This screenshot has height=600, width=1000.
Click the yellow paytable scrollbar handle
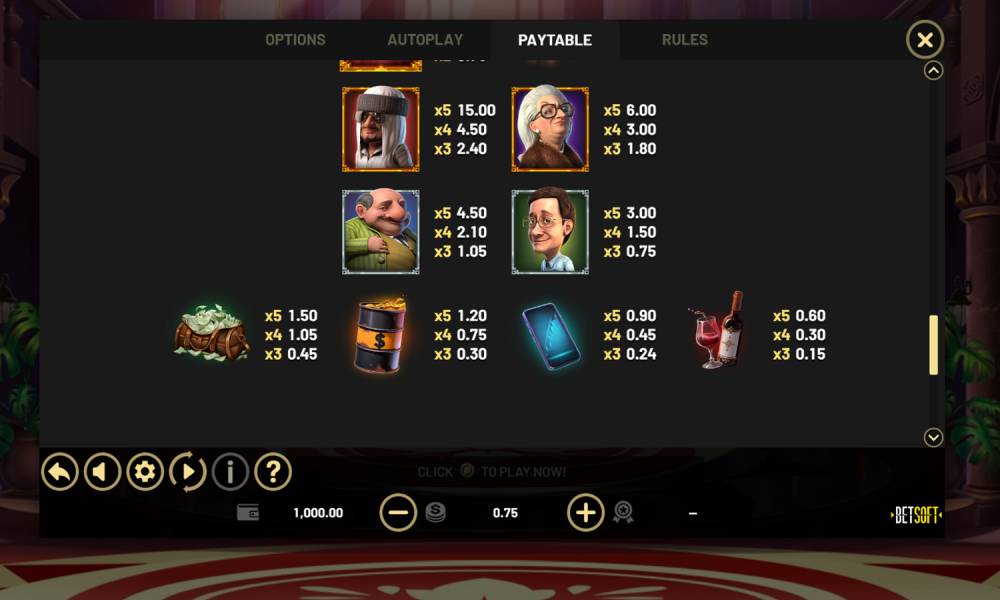coord(934,345)
